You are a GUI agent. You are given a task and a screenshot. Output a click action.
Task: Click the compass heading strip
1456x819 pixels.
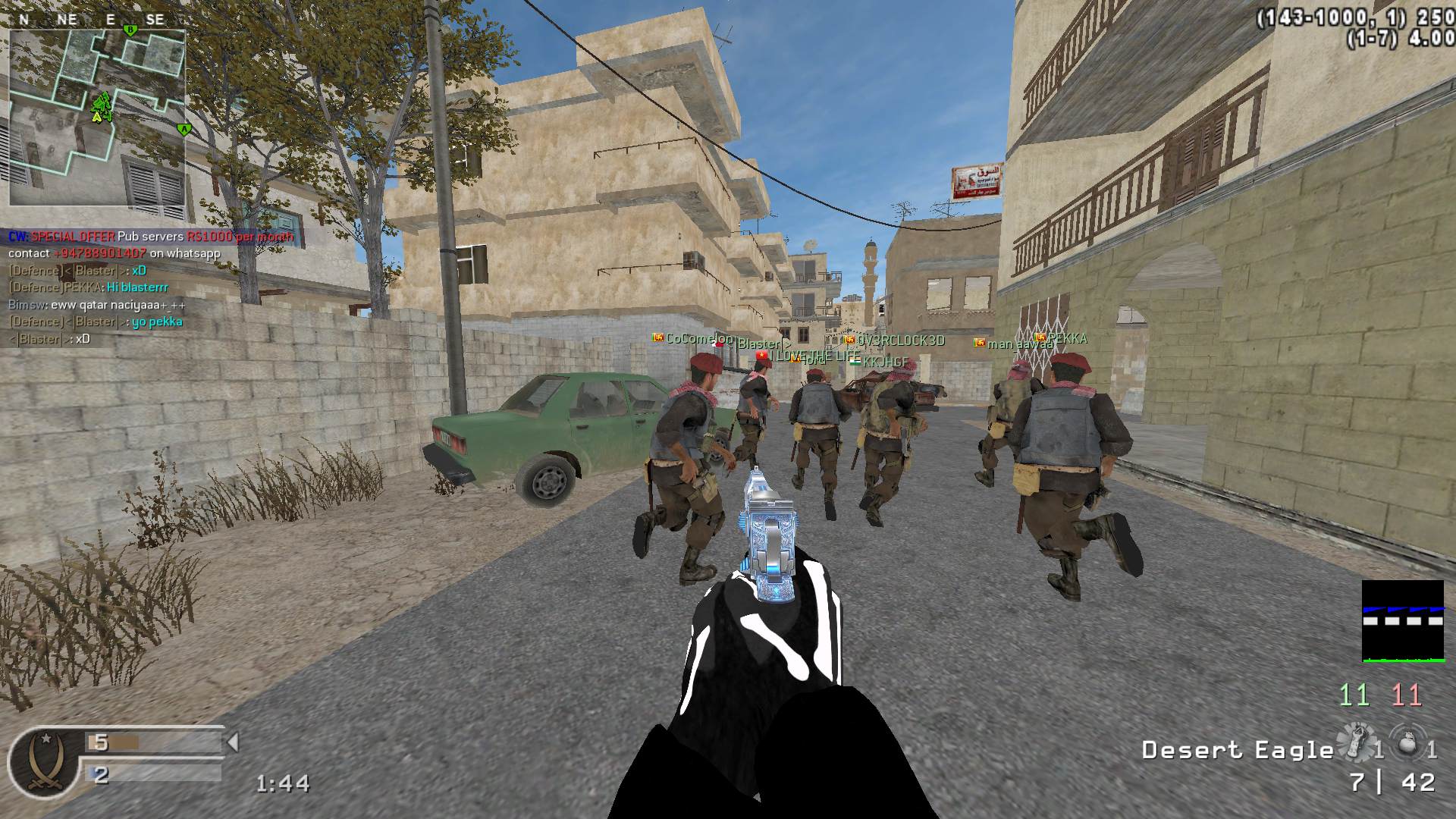(91, 20)
